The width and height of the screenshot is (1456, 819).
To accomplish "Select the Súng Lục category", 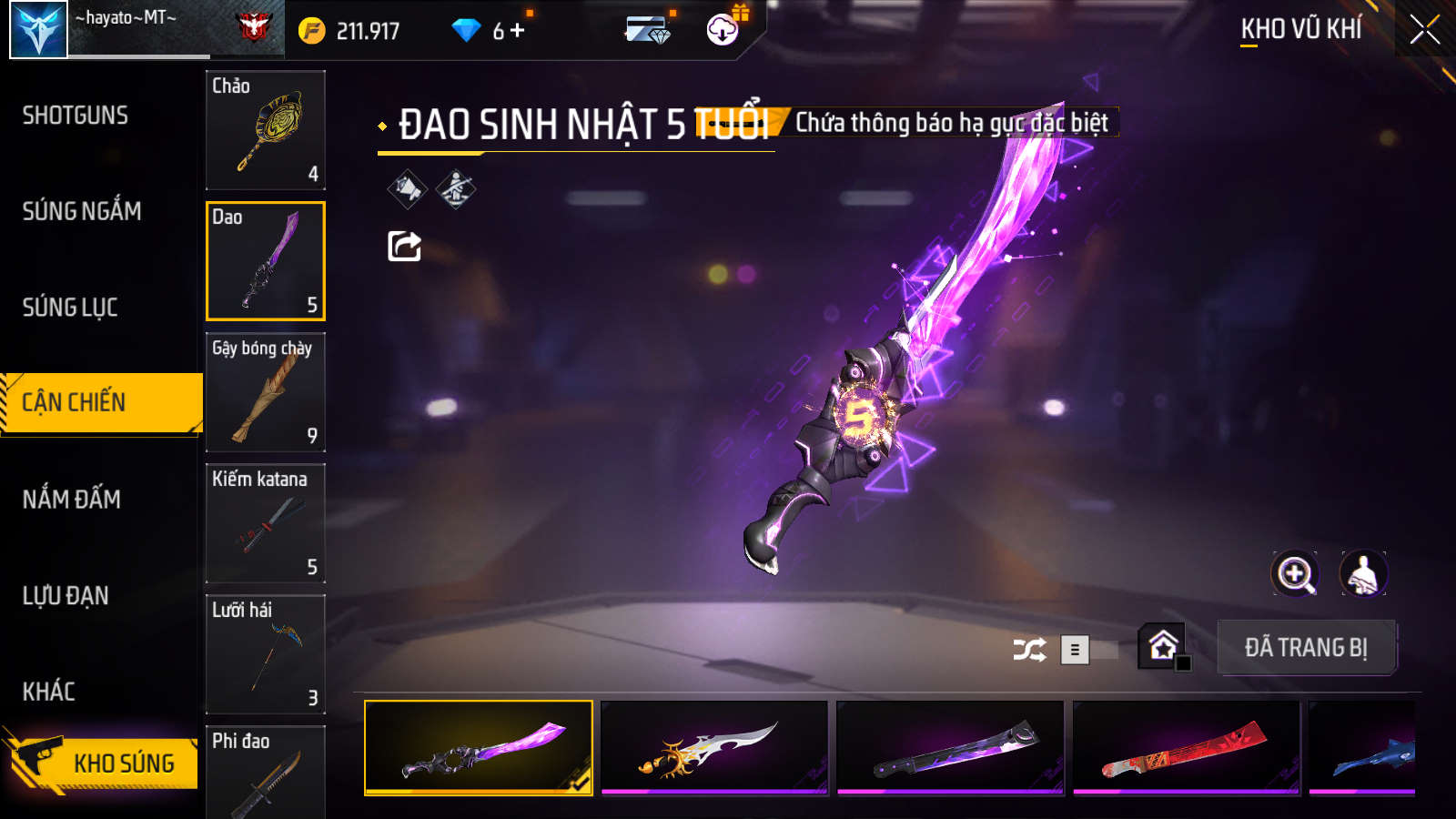I will [70, 308].
